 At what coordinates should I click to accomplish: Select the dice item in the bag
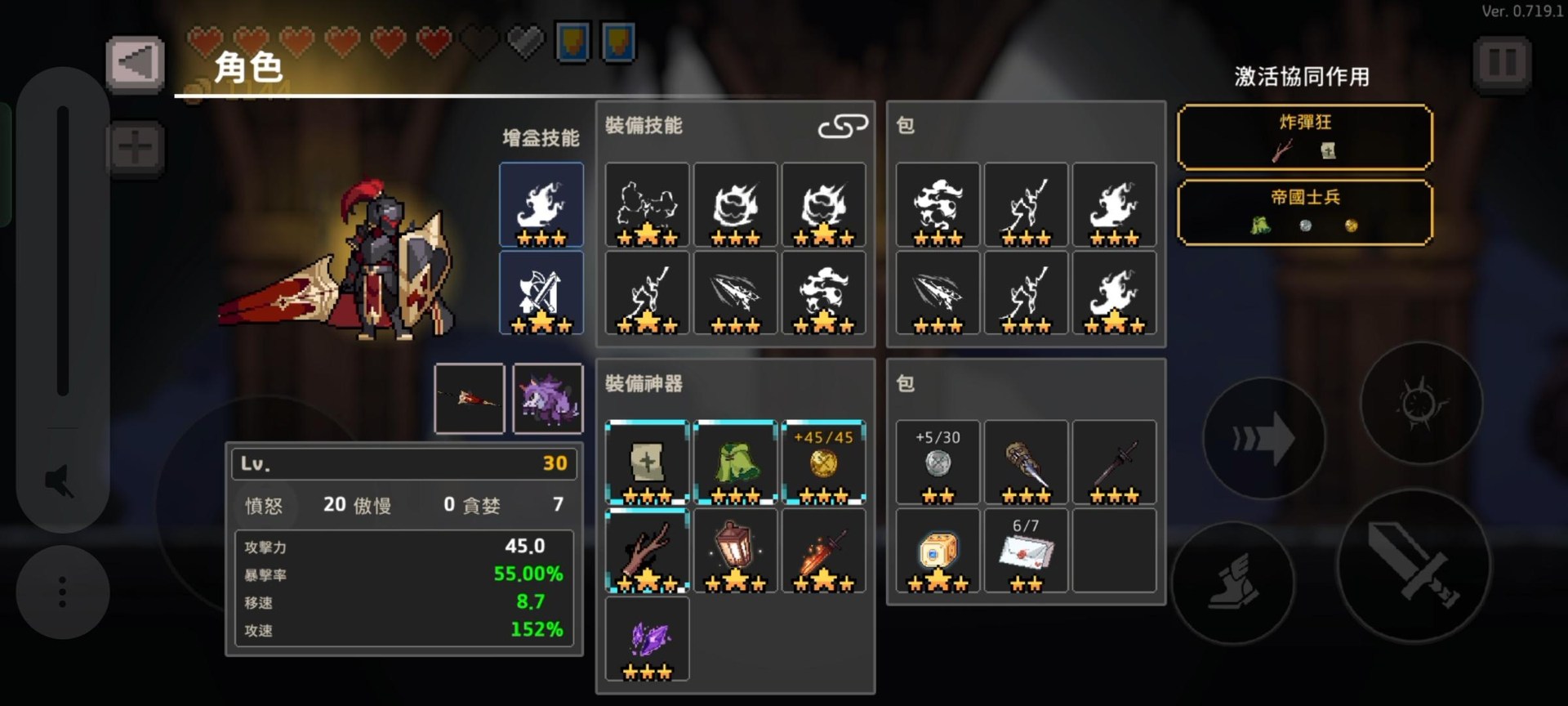pos(937,552)
